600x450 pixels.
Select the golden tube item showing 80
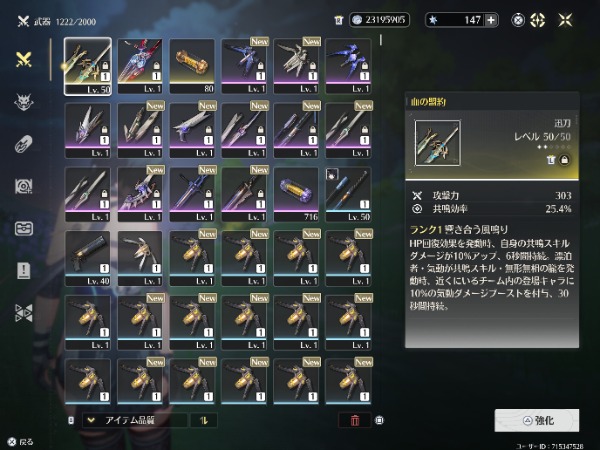[x=192, y=66]
